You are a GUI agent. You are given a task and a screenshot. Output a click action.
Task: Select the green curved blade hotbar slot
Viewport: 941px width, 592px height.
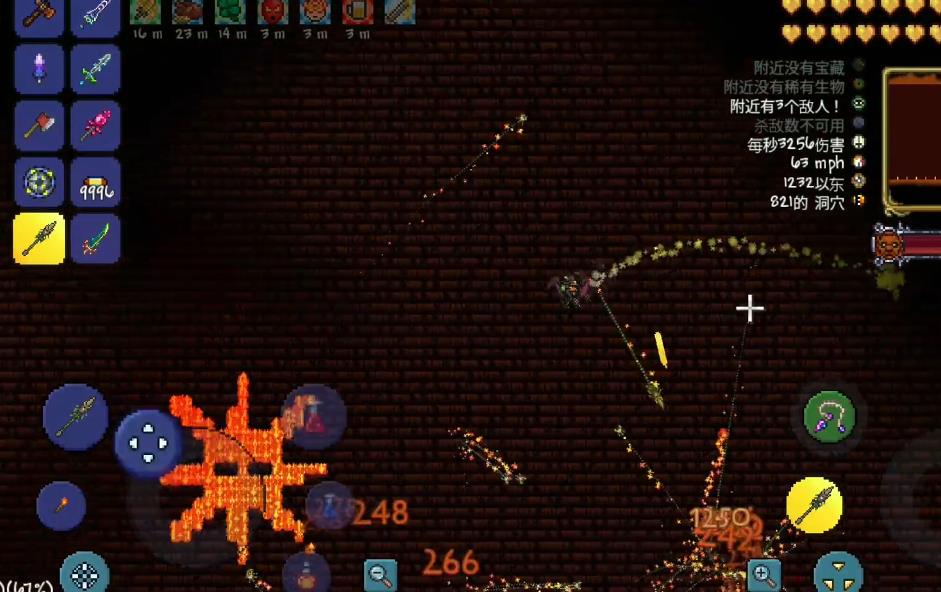tap(96, 239)
